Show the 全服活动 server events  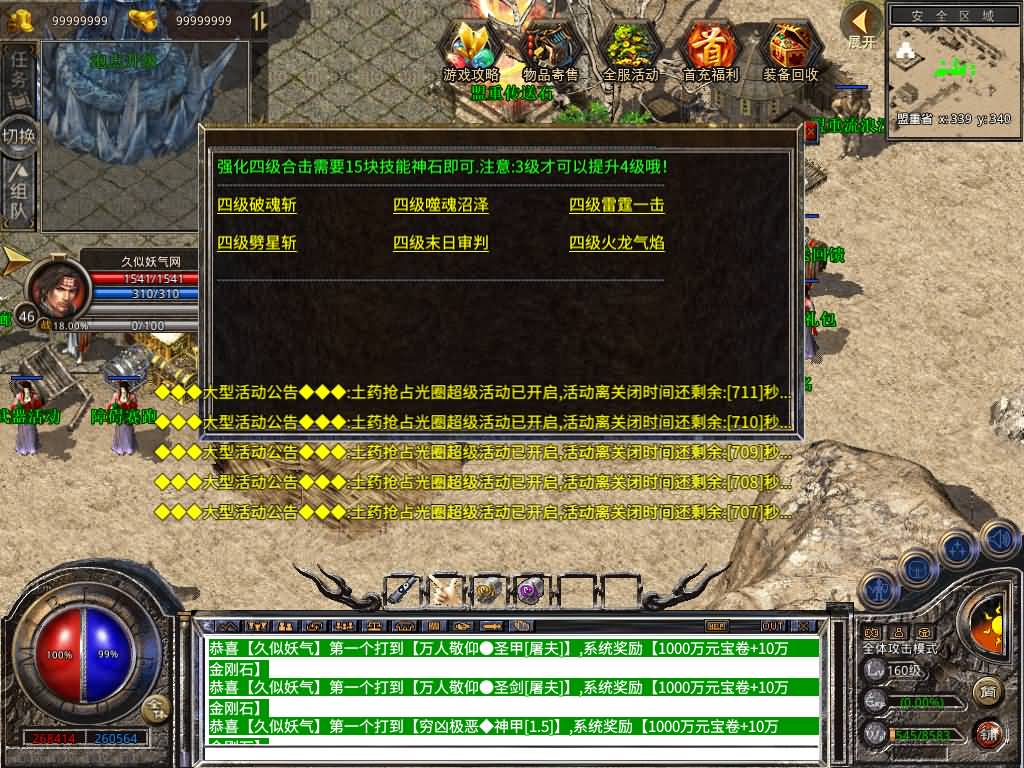click(630, 52)
